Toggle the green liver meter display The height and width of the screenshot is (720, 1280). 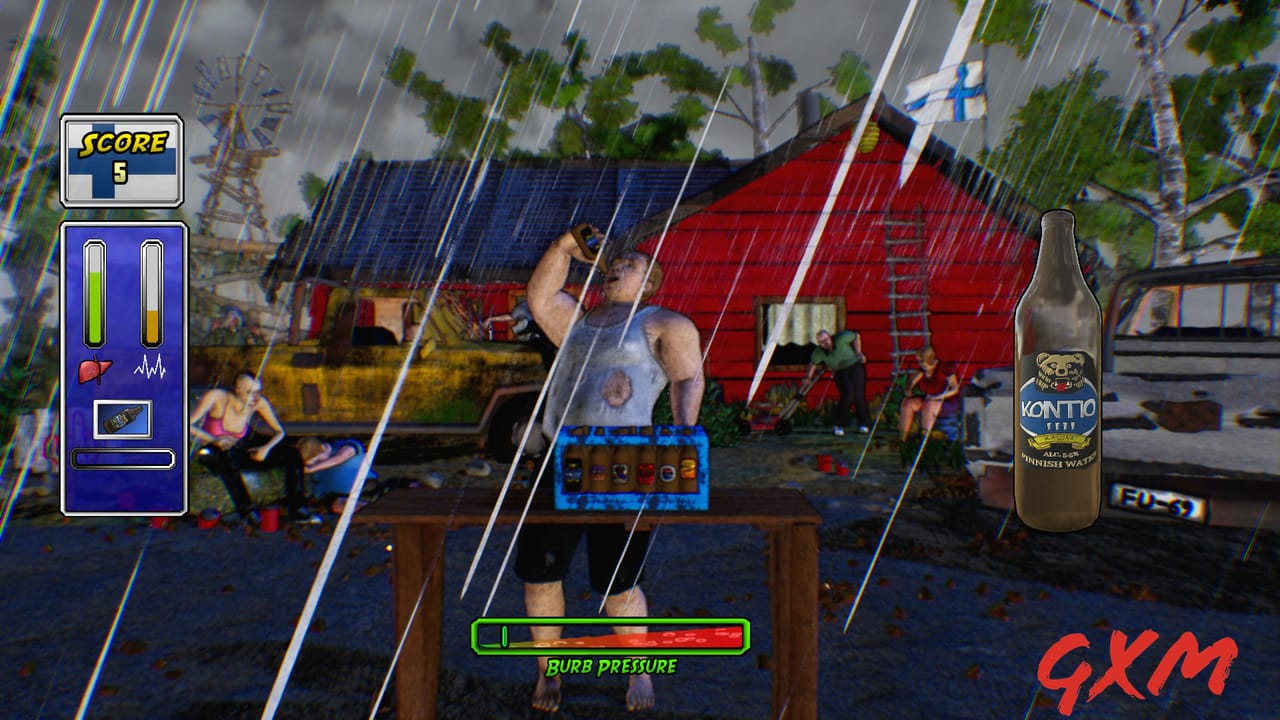pos(95,290)
